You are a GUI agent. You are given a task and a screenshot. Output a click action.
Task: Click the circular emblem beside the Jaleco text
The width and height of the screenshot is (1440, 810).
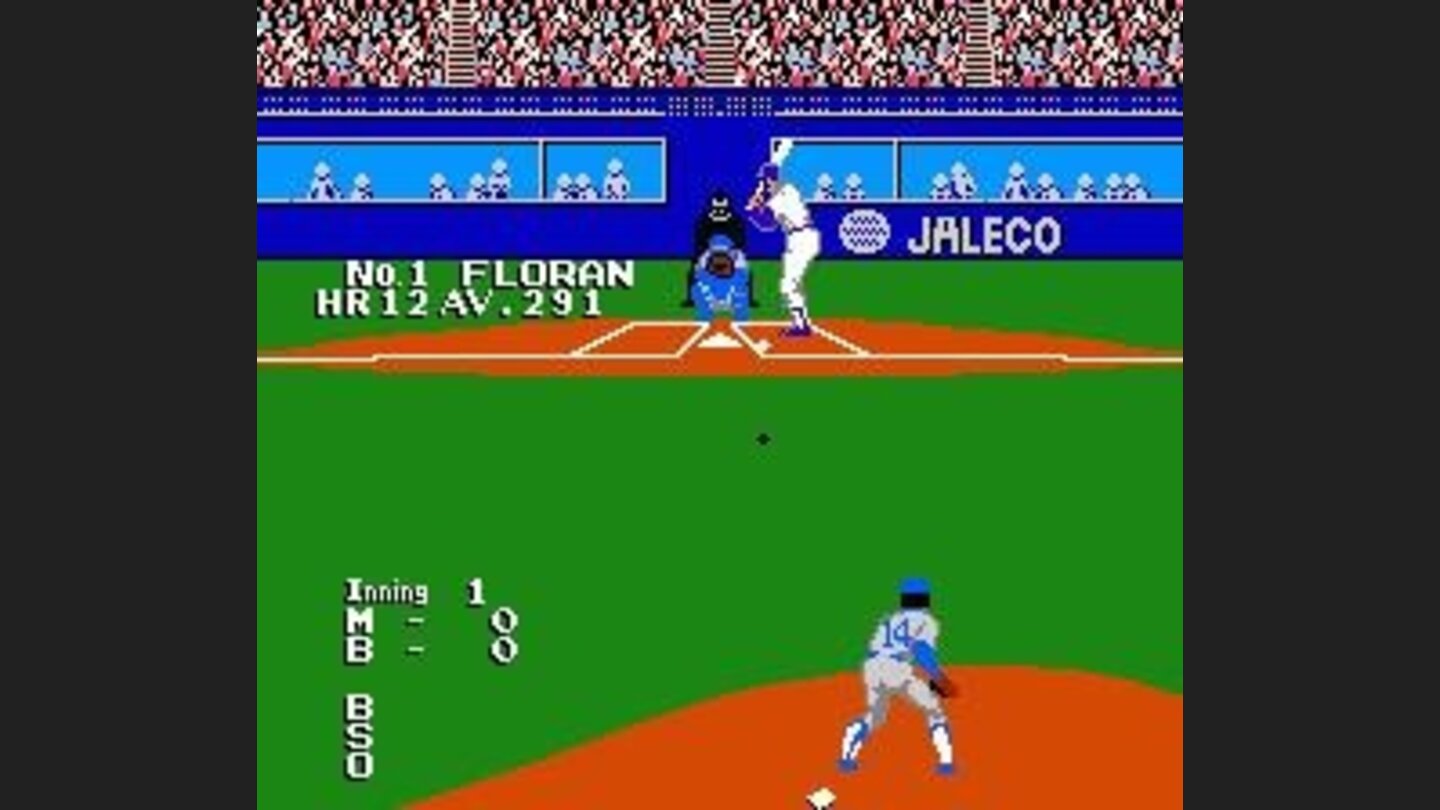862,233
